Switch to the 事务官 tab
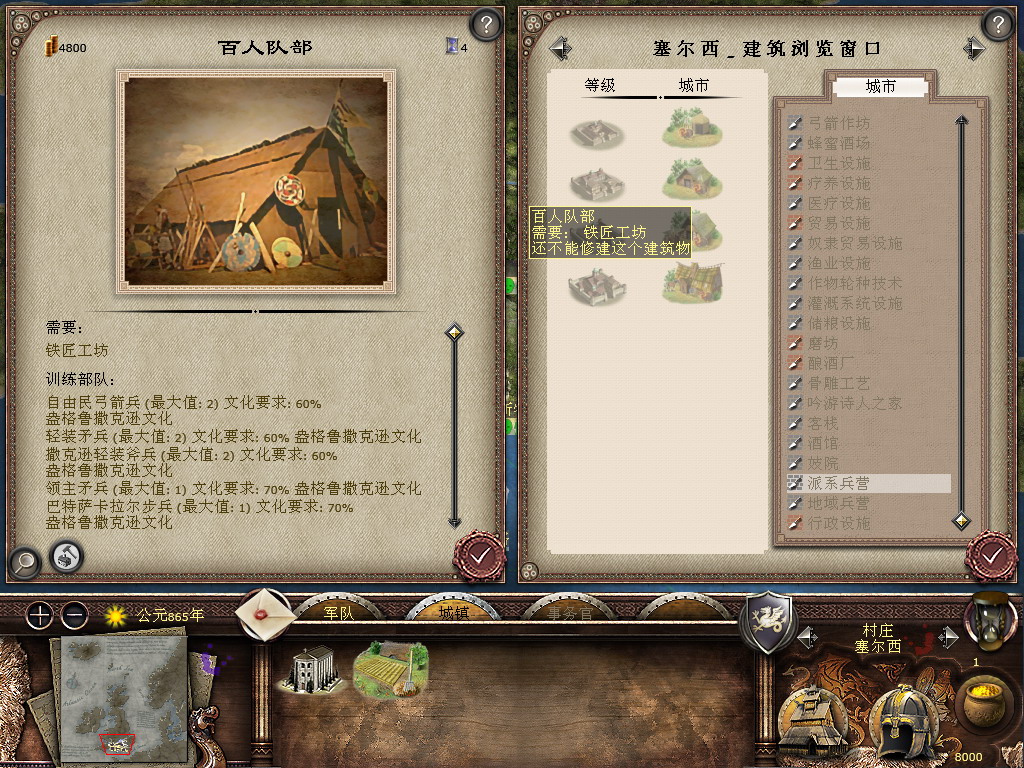The width and height of the screenshot is (1024, 768). pyautogui.click(x=569, y=612)
